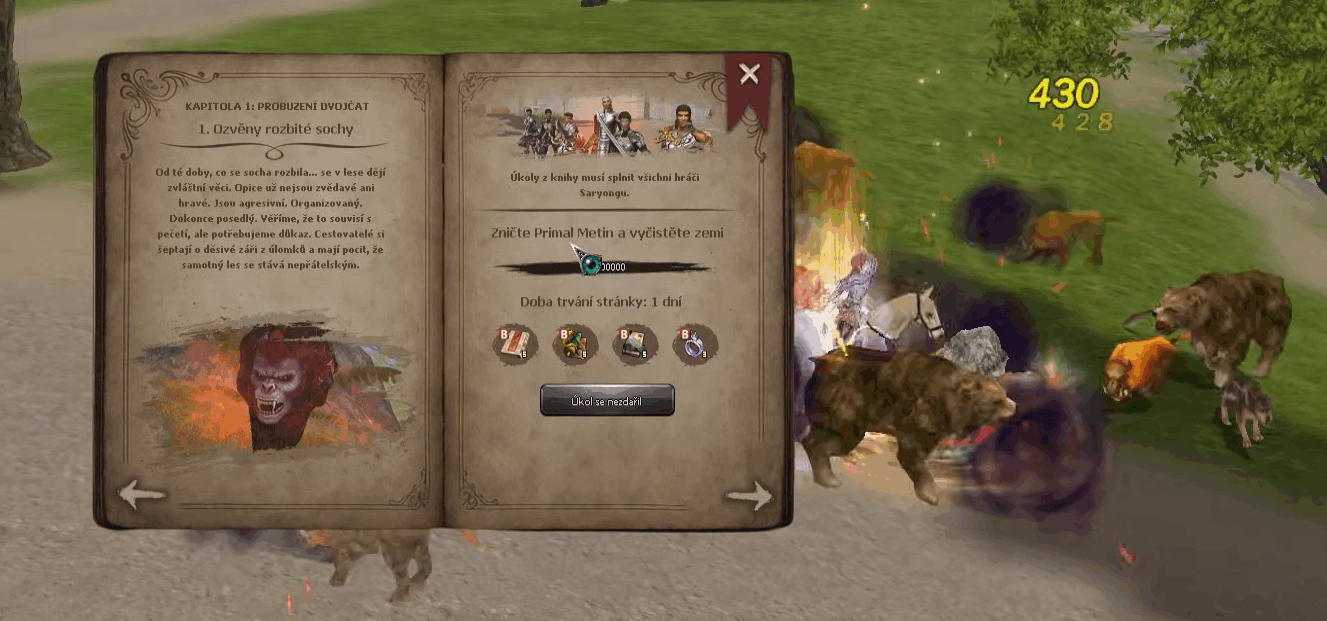Turn to the previous book page
The width and height of the screenshot is (1327, 621).
141,494
